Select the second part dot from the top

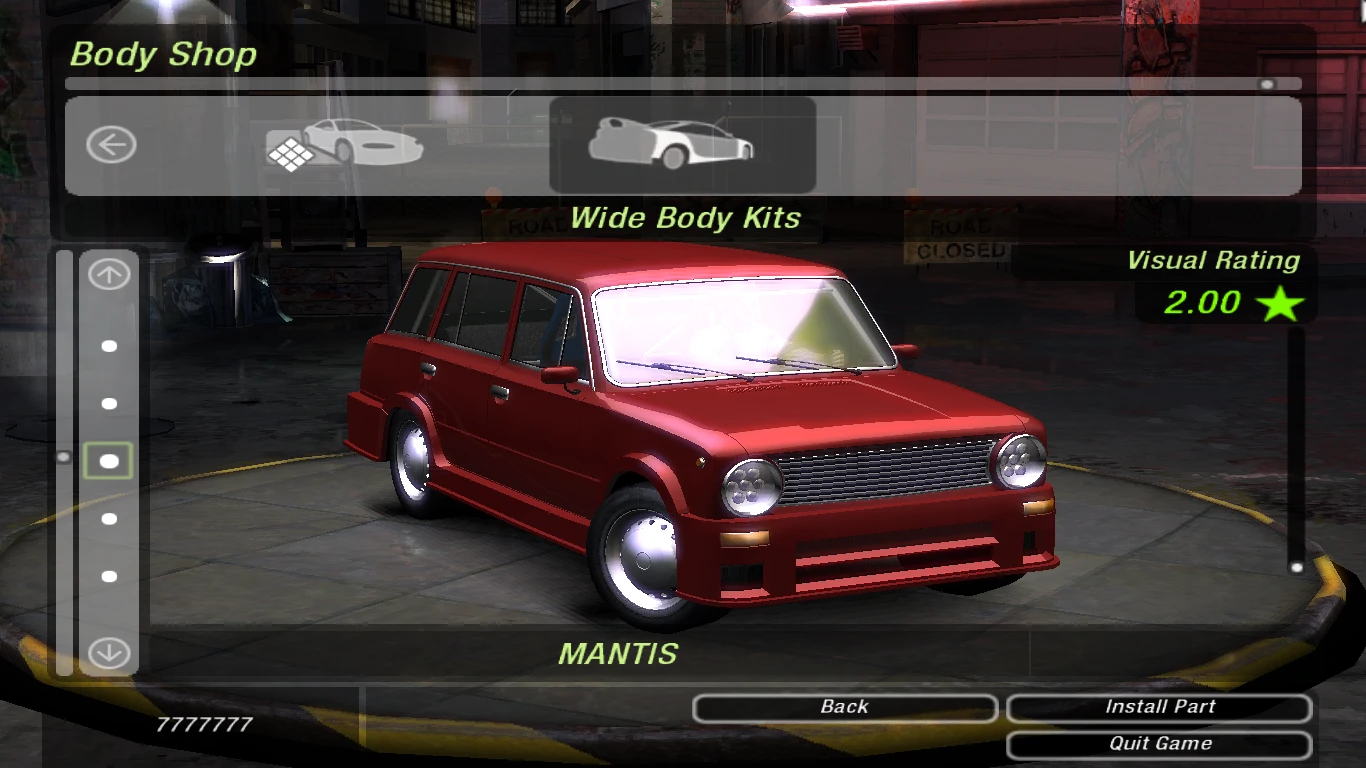point(109,403)
